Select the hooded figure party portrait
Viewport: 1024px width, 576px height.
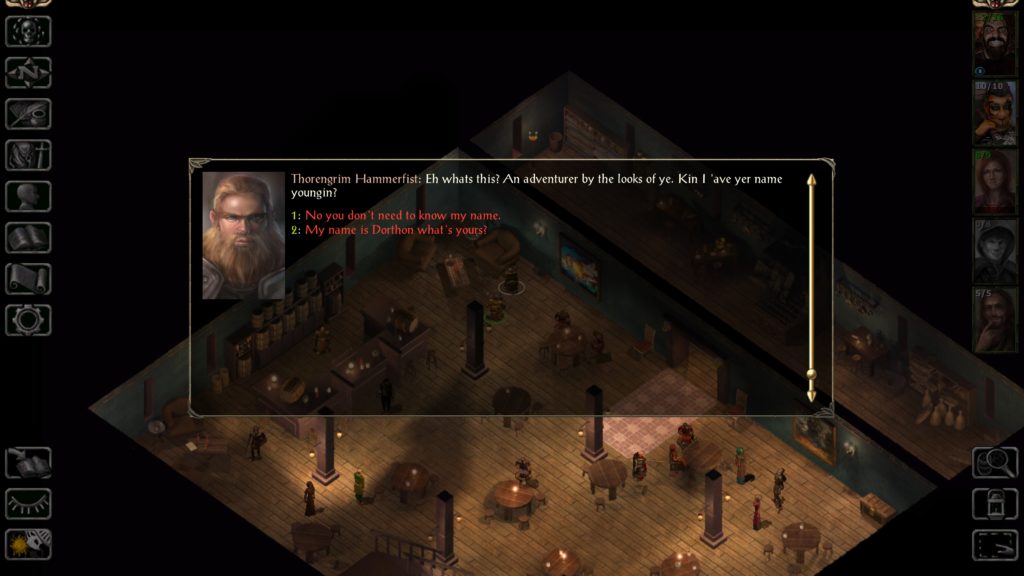coord(995,250)
